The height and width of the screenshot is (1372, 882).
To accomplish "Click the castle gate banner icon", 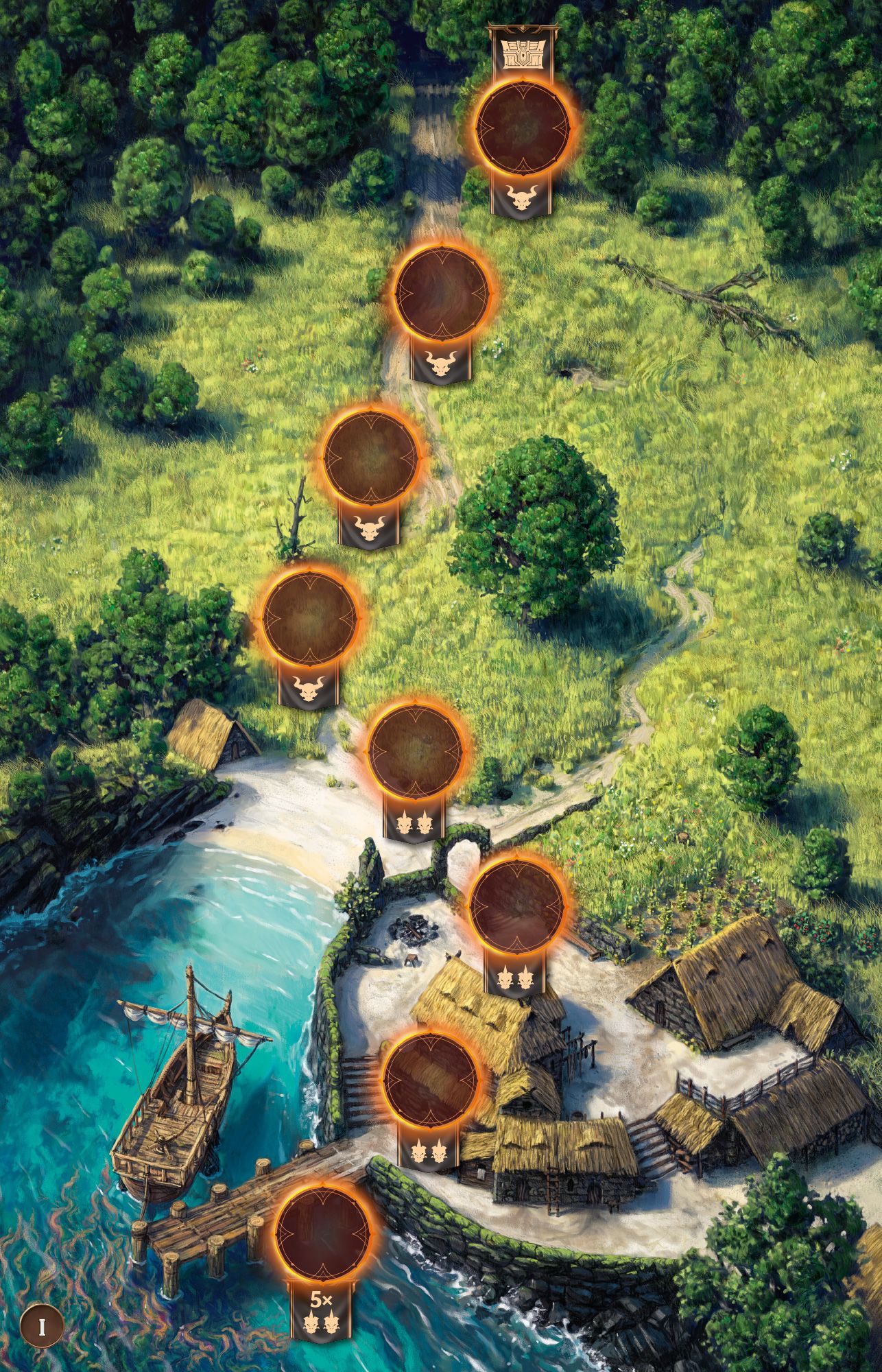I will tap(524, 51).
